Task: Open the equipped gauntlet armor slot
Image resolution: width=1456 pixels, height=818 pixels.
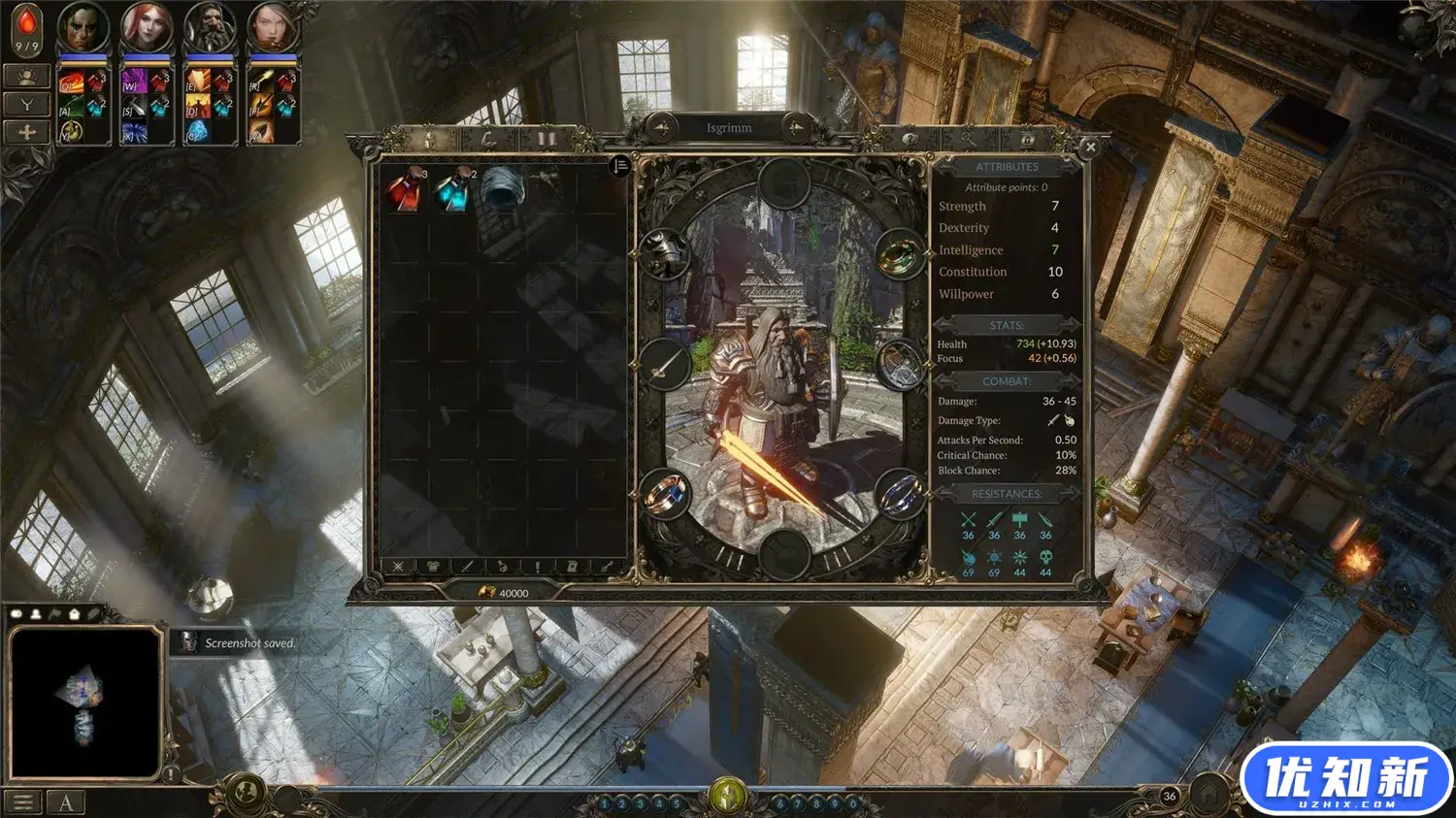Action: click(x=665, y=254)
